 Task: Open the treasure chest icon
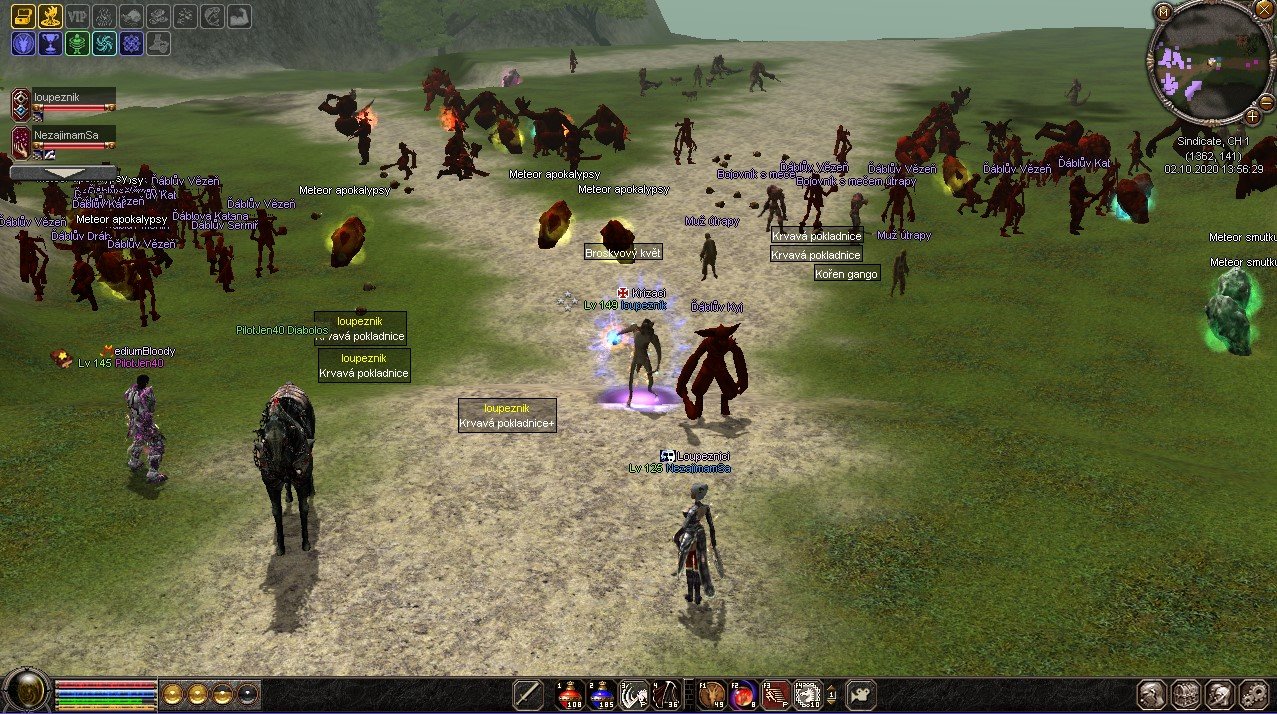[x=23, y=16]
